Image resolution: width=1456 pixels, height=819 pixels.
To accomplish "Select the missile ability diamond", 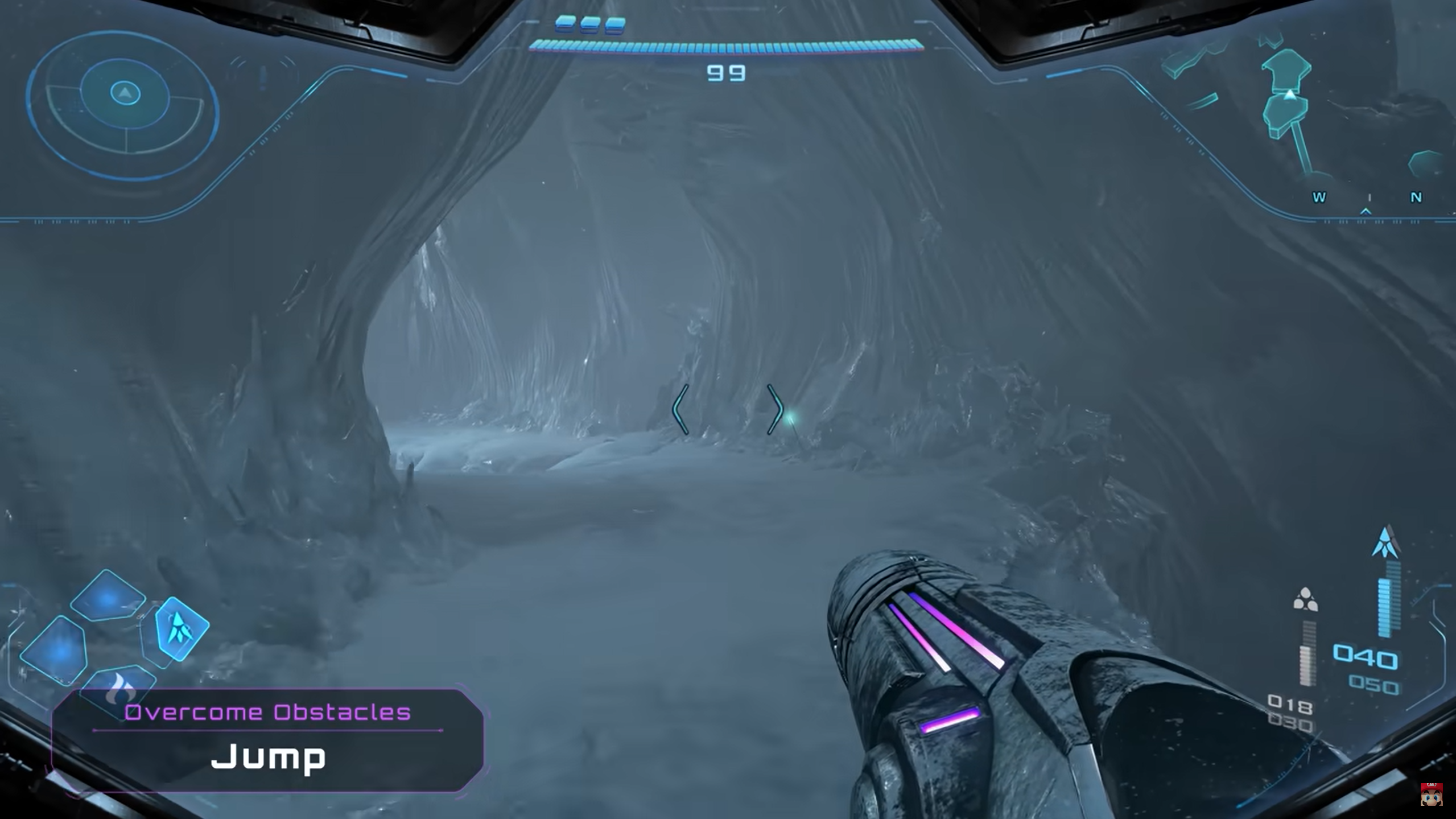I will point(182,629).
